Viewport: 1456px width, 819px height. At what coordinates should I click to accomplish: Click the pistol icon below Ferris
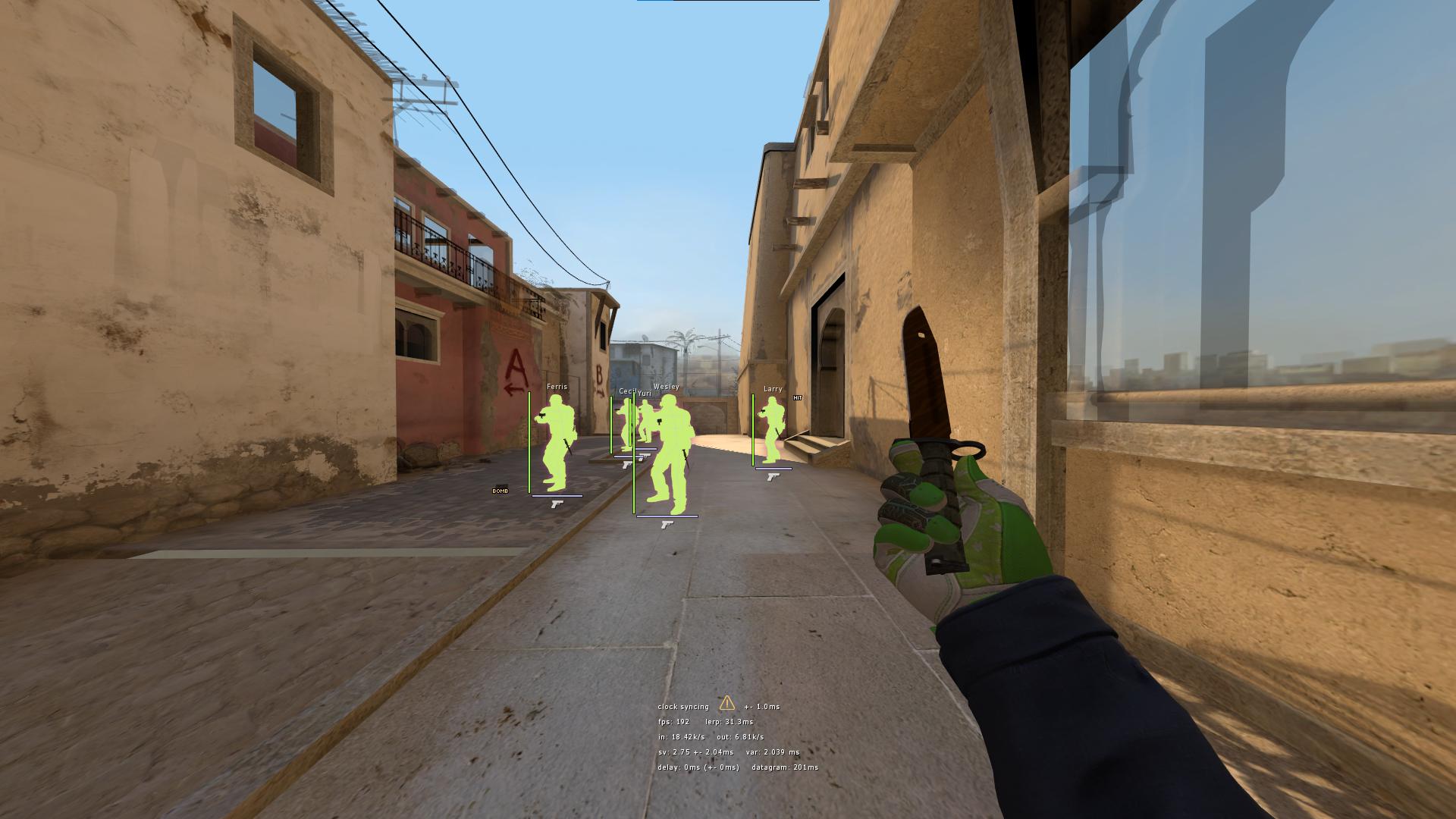click(x=557, y=504)
